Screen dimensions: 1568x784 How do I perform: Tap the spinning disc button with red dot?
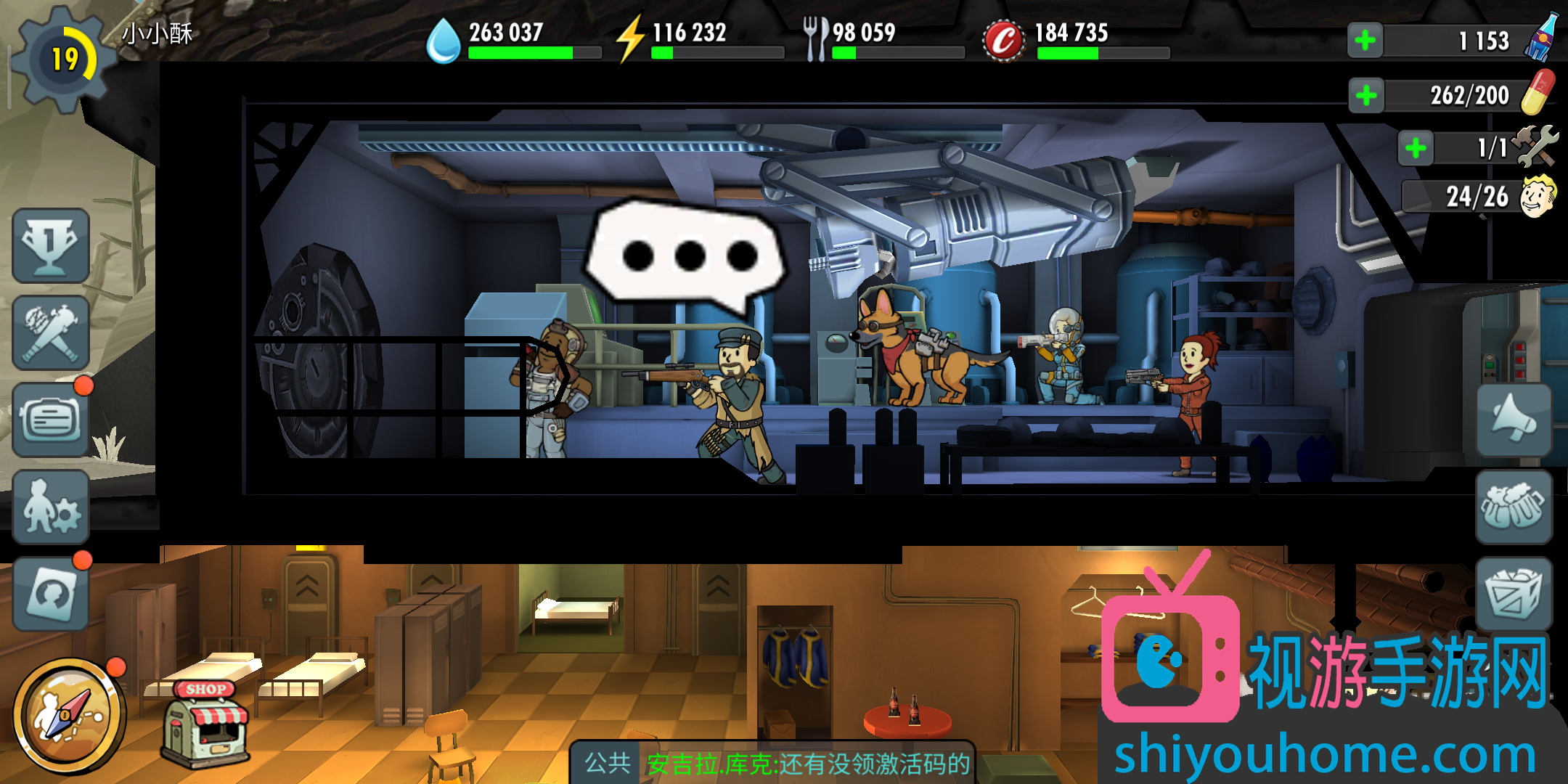pyautogui.click(x=51, y=594)
